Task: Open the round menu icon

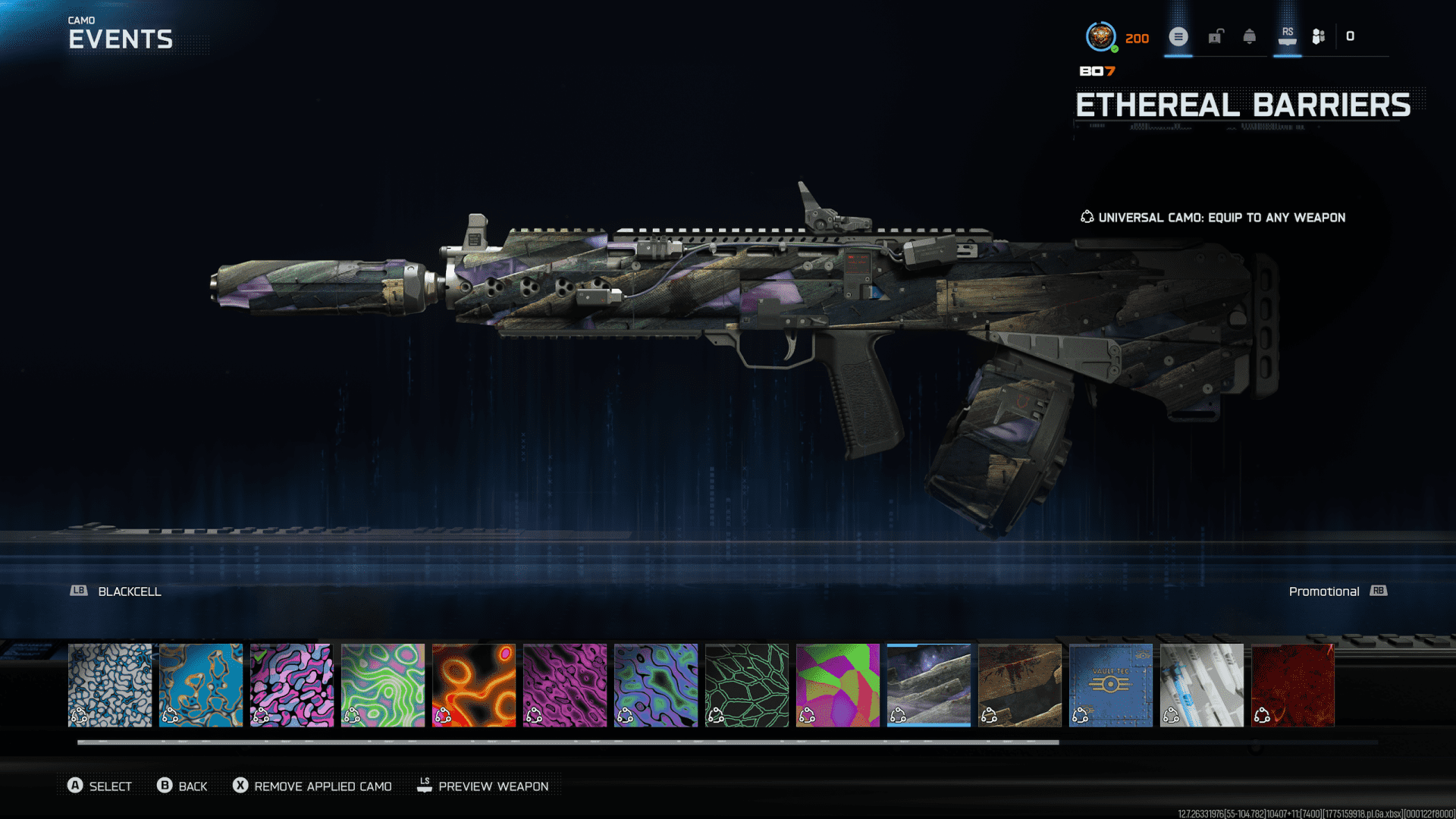Action: pyautogui.click(x=1178, y=36)
